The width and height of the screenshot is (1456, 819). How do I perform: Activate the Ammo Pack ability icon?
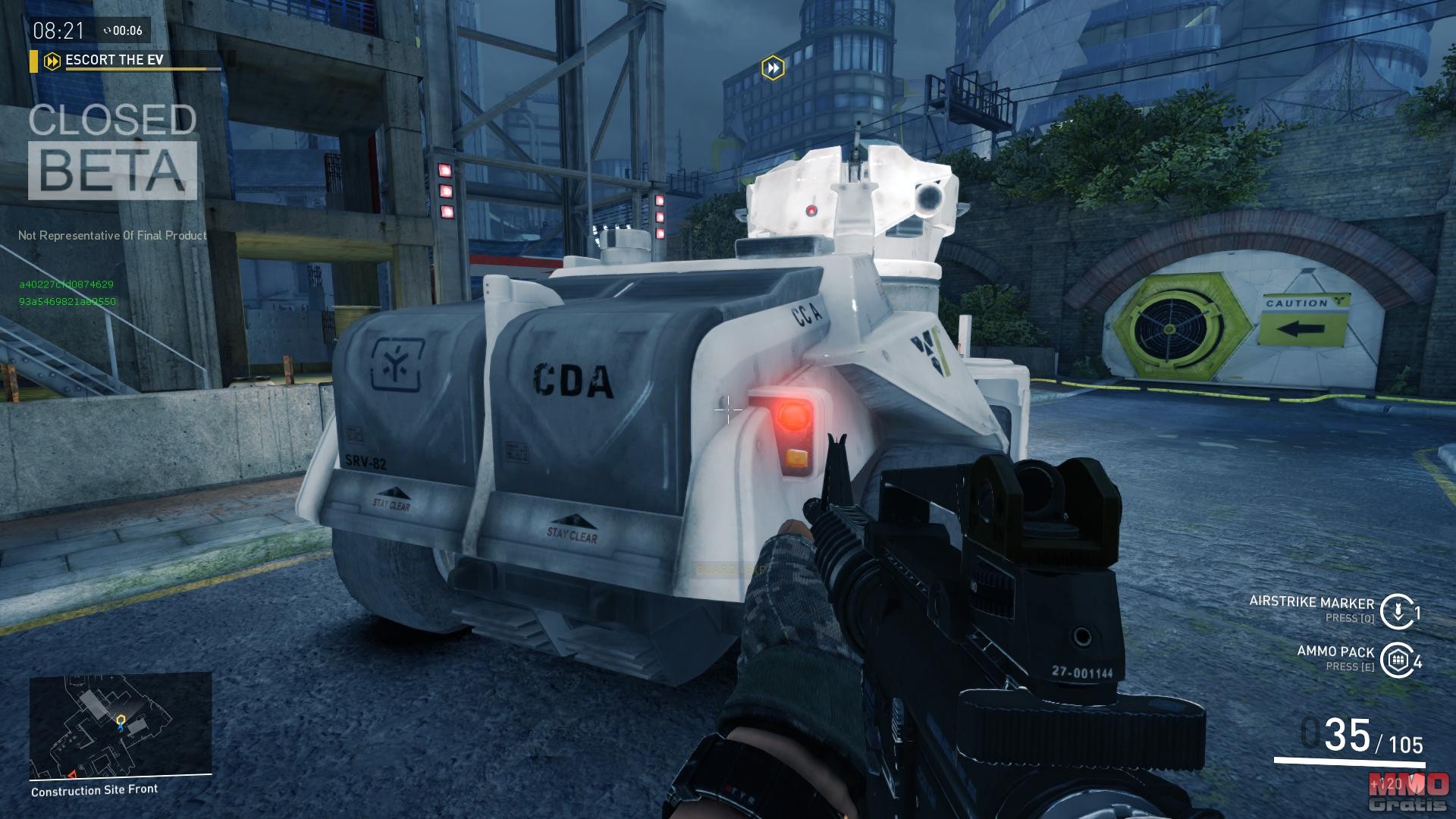[1397, 660]
